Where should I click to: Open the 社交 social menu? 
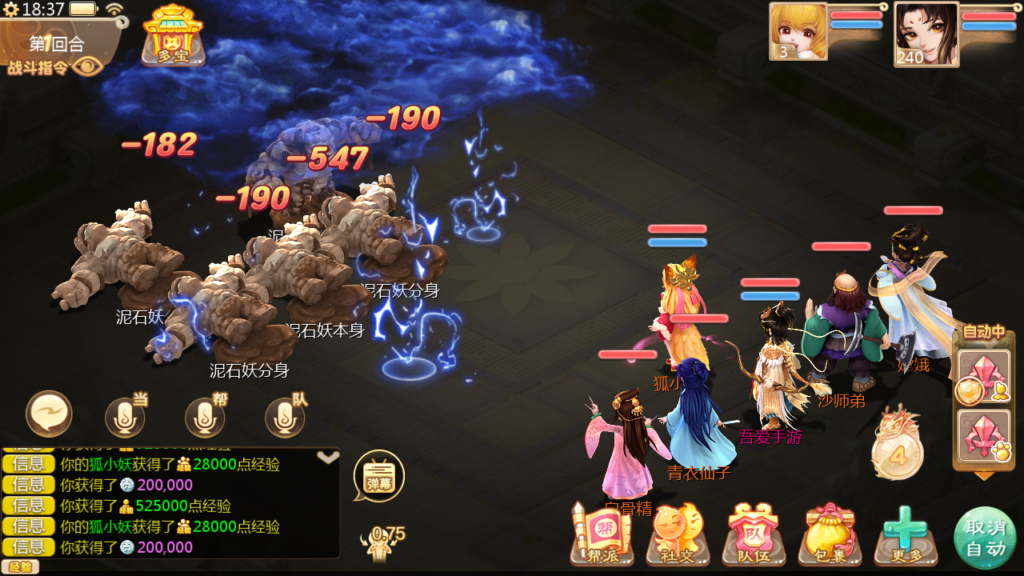click(675, 535)
